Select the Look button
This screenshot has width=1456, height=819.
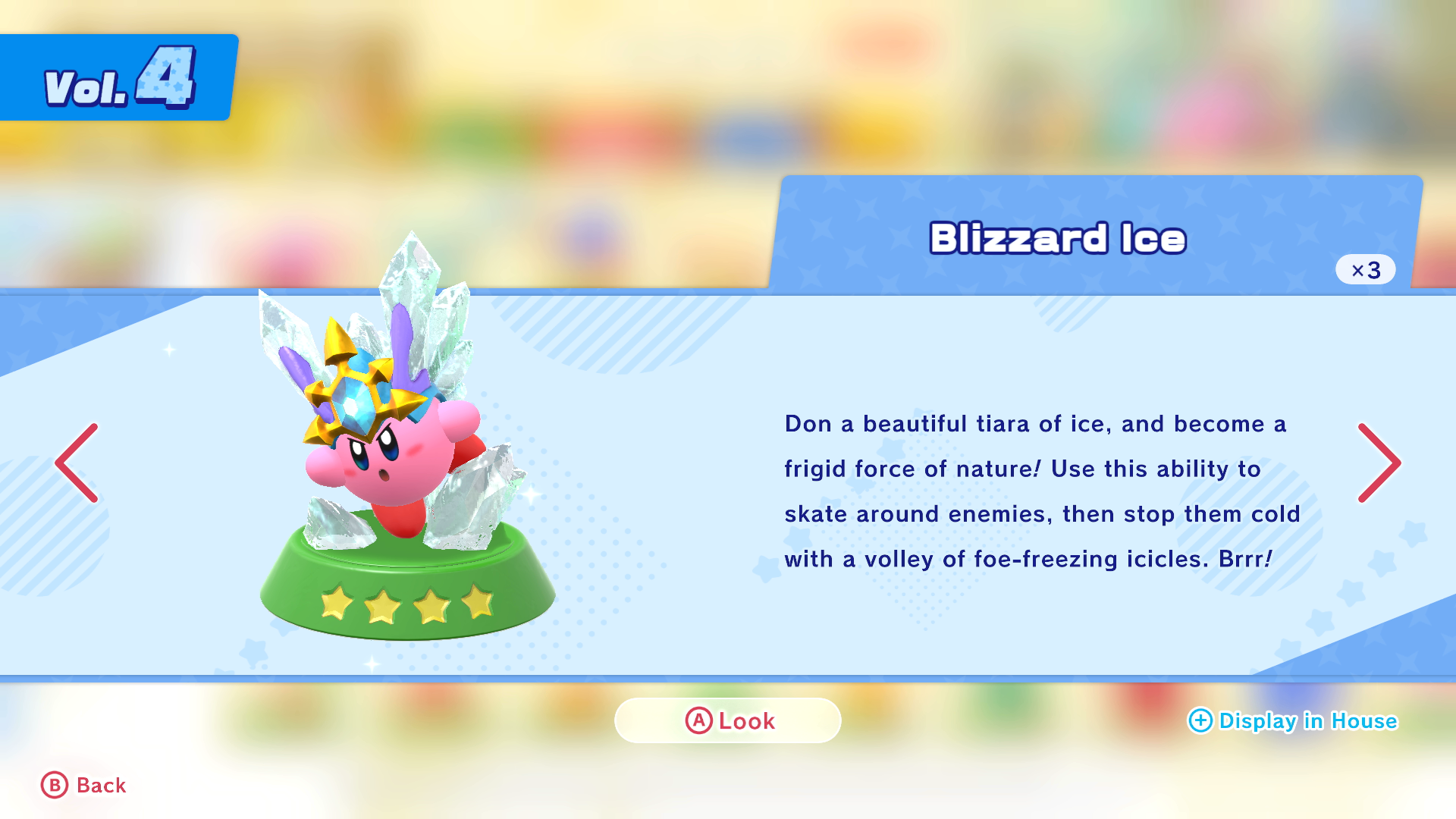click(728, 720)
